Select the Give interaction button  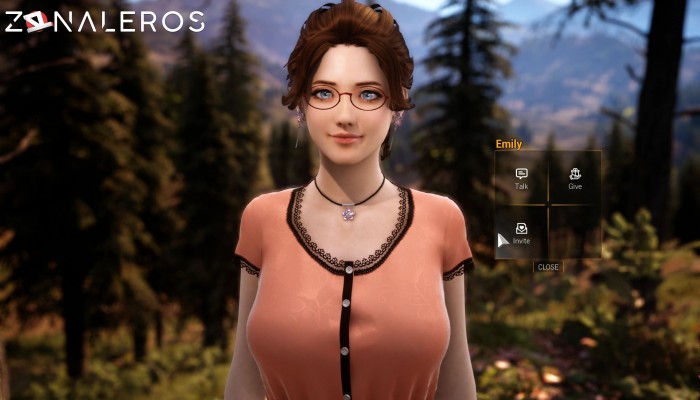click(575, 178)
